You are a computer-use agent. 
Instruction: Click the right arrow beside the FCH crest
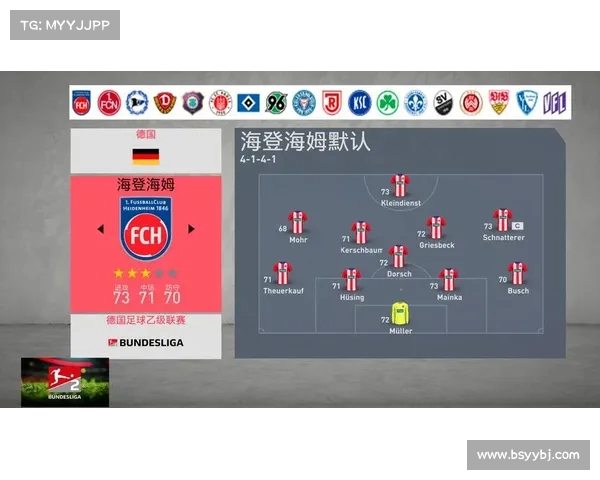click(x=191, y=229)
